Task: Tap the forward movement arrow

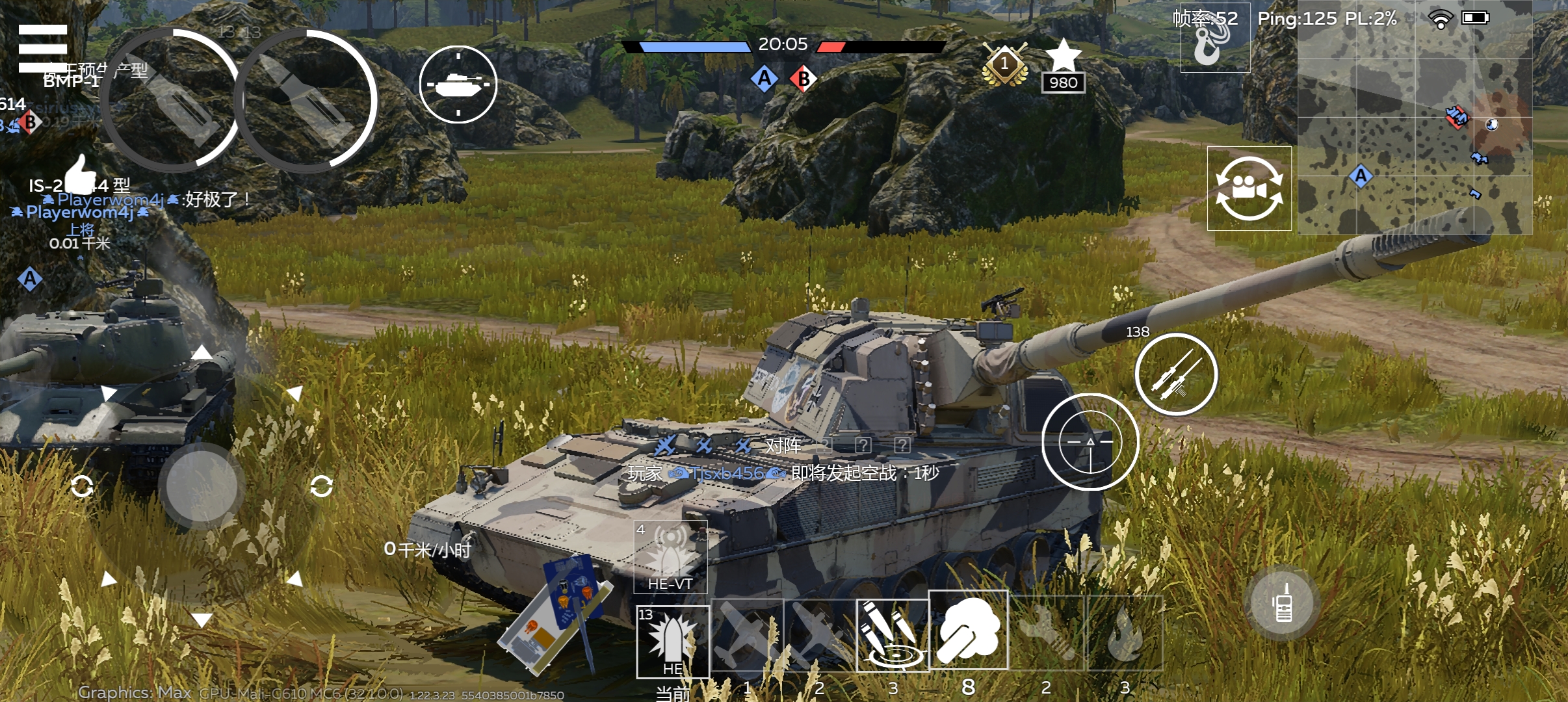Action: (202, 353)
